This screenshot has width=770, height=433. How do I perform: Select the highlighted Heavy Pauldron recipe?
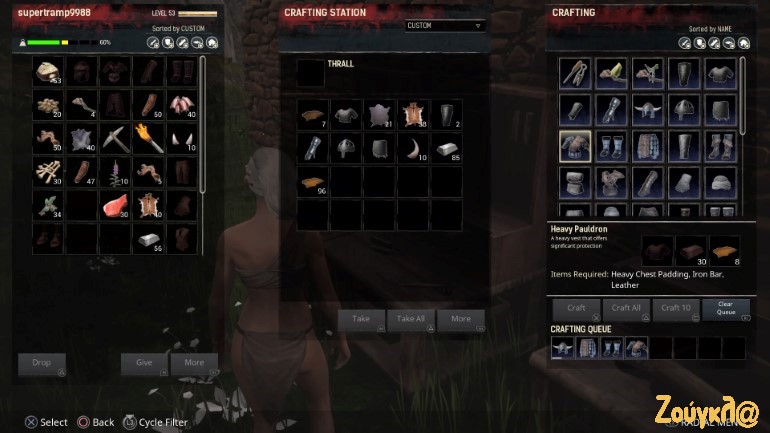coord(576,146)
